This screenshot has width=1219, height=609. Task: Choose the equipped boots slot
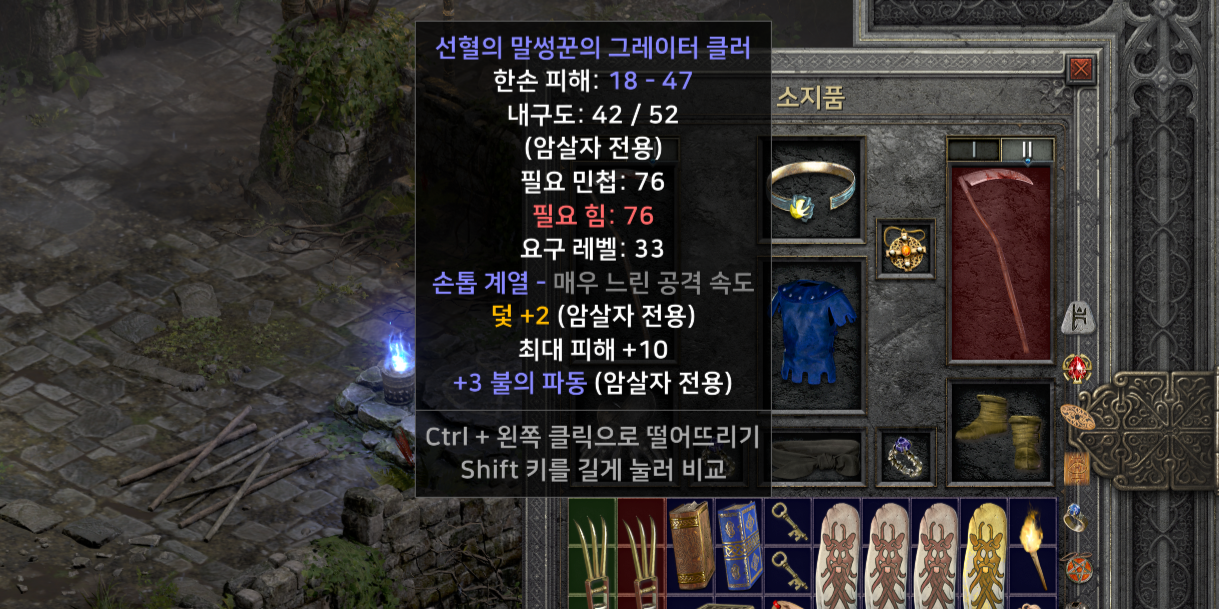999,430
